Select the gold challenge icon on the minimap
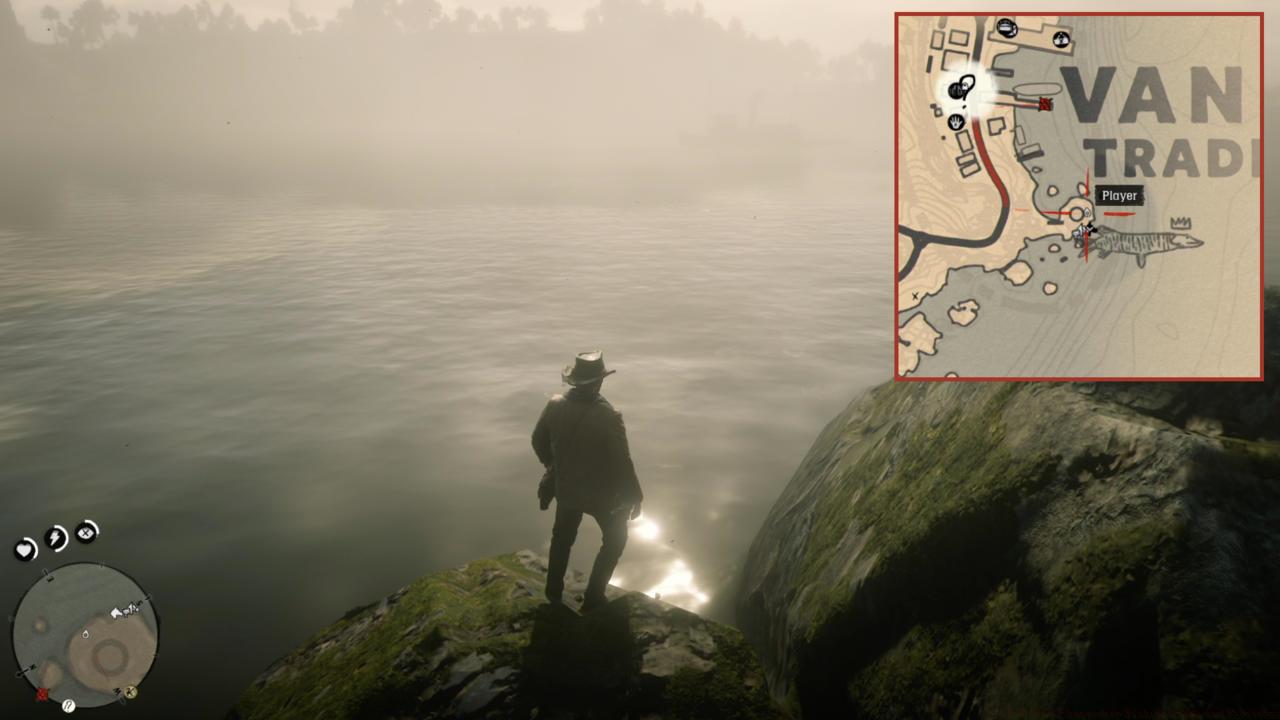Image resolution: width=1280 pixels, height=720 pixels. (130, 693)
